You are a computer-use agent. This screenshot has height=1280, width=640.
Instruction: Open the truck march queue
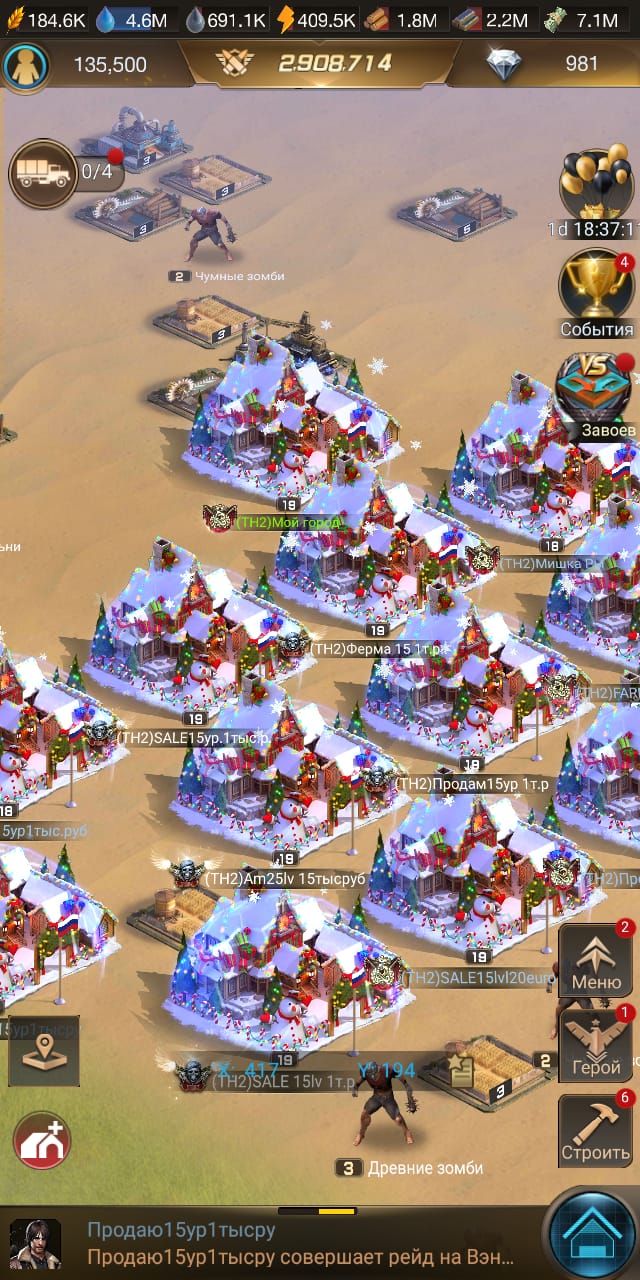[43, 174]
